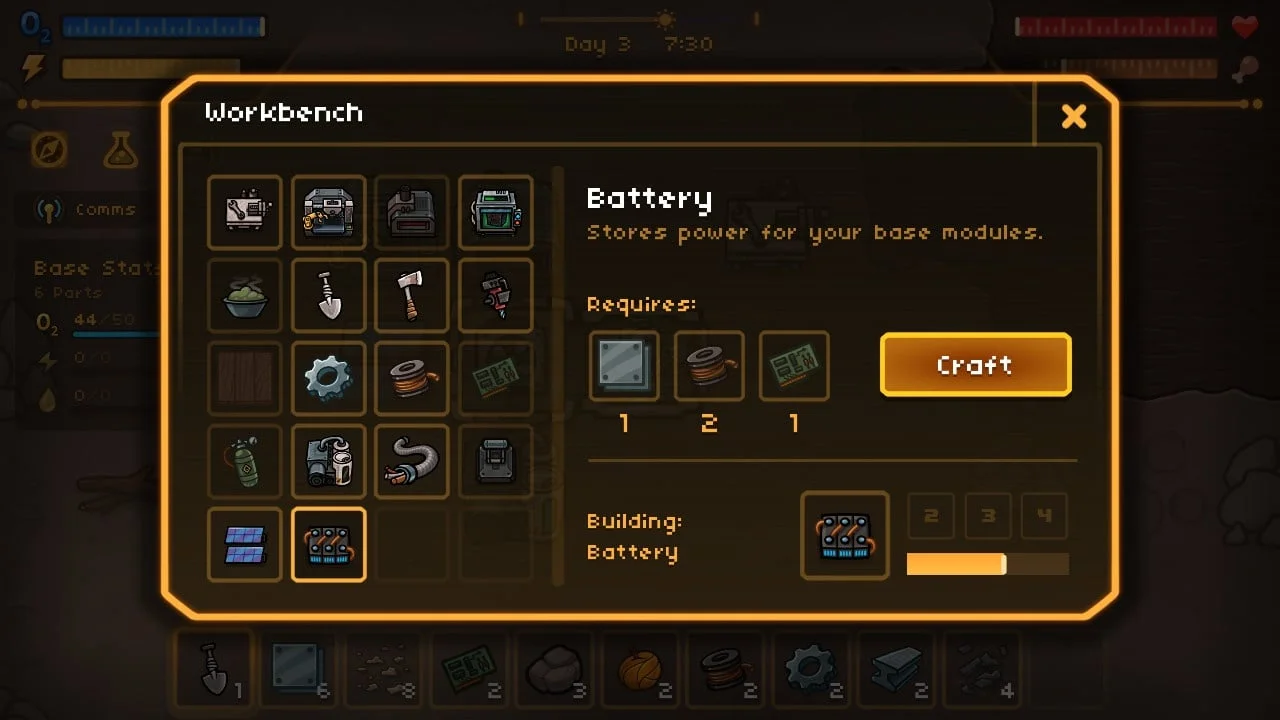Image resolution: width=1280 pixels, height=720 pixels.
Task: Choose the green food bowl recipe
Action: (245, 295)
